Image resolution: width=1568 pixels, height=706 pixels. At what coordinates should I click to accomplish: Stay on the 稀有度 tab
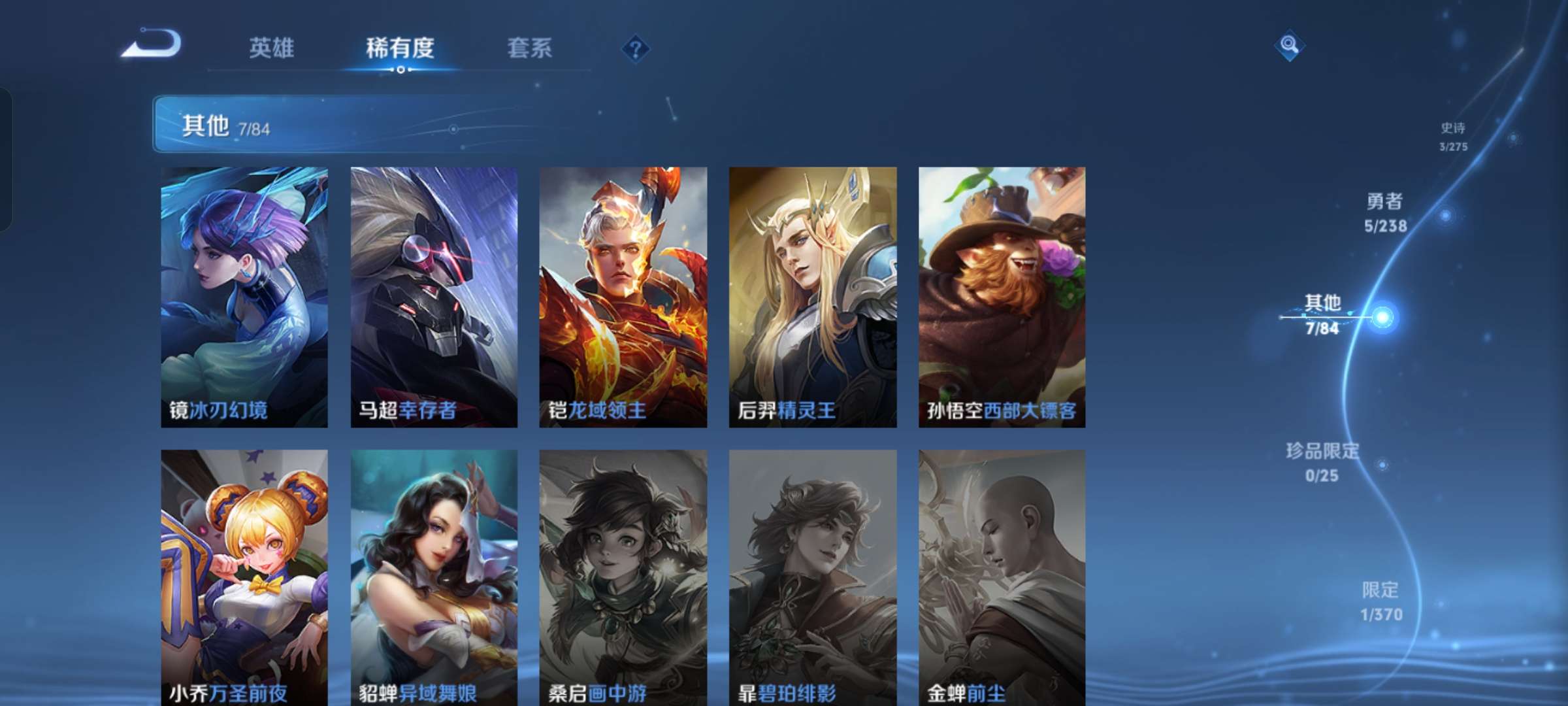pyautogui.click(x=400, y=48)
